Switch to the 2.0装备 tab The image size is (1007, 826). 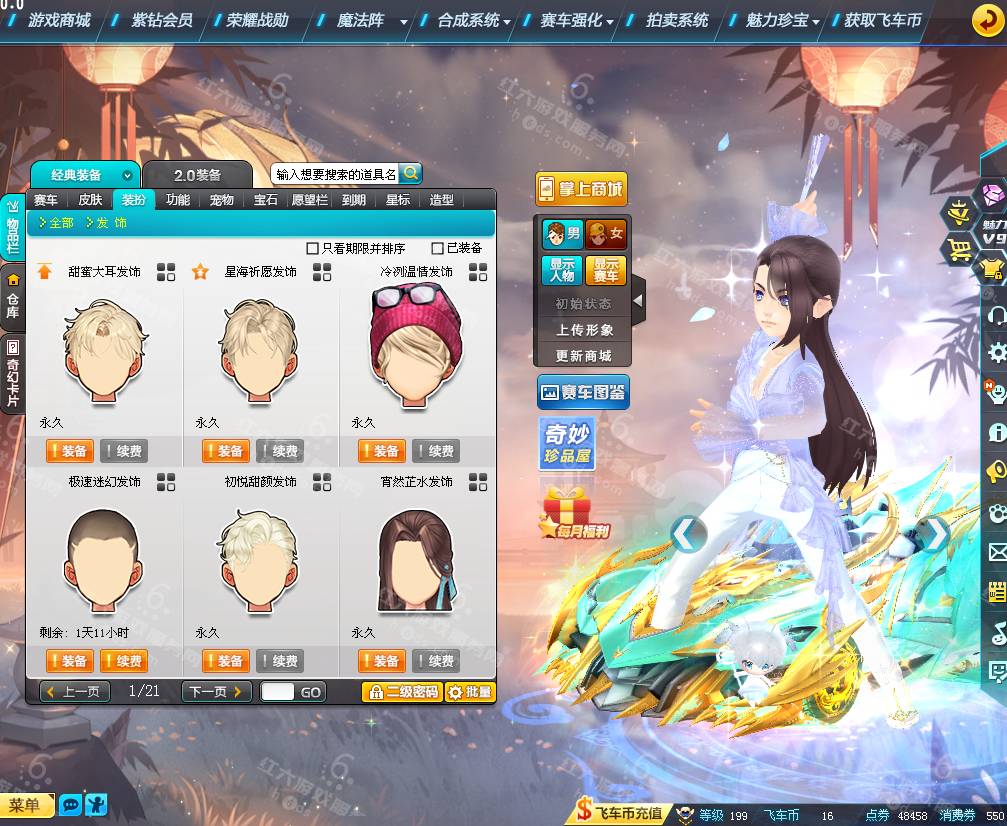tap(197, 175)
